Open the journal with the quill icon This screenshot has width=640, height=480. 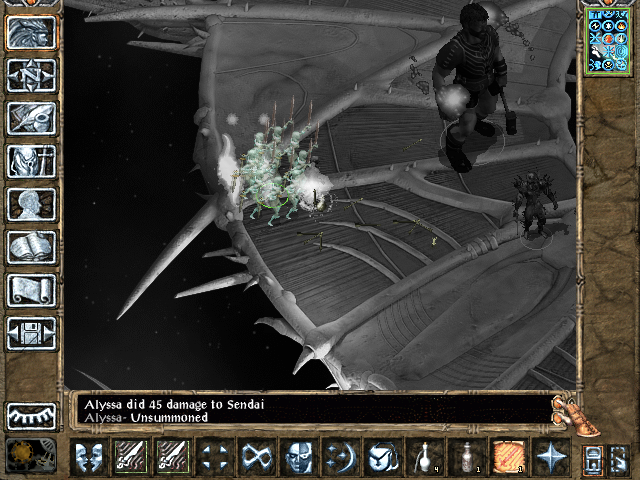click(x=31, y=118)
